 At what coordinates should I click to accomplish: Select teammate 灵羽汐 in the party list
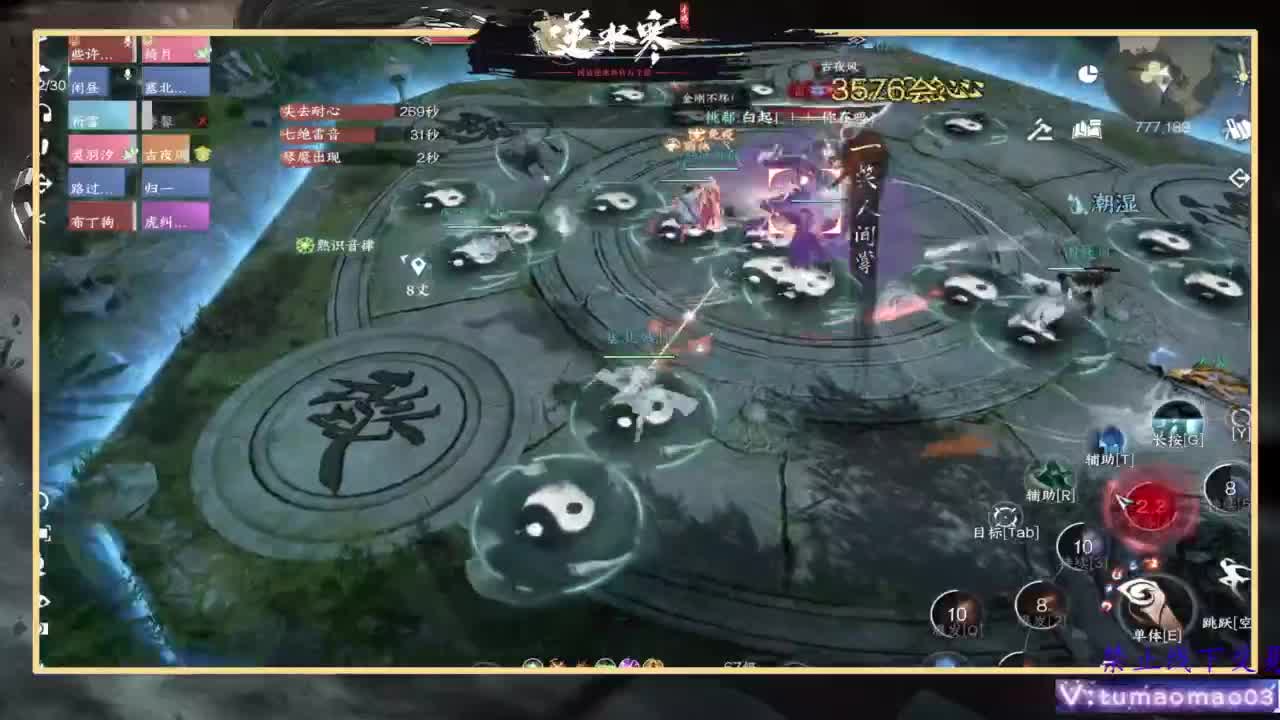tap(93, 153)
